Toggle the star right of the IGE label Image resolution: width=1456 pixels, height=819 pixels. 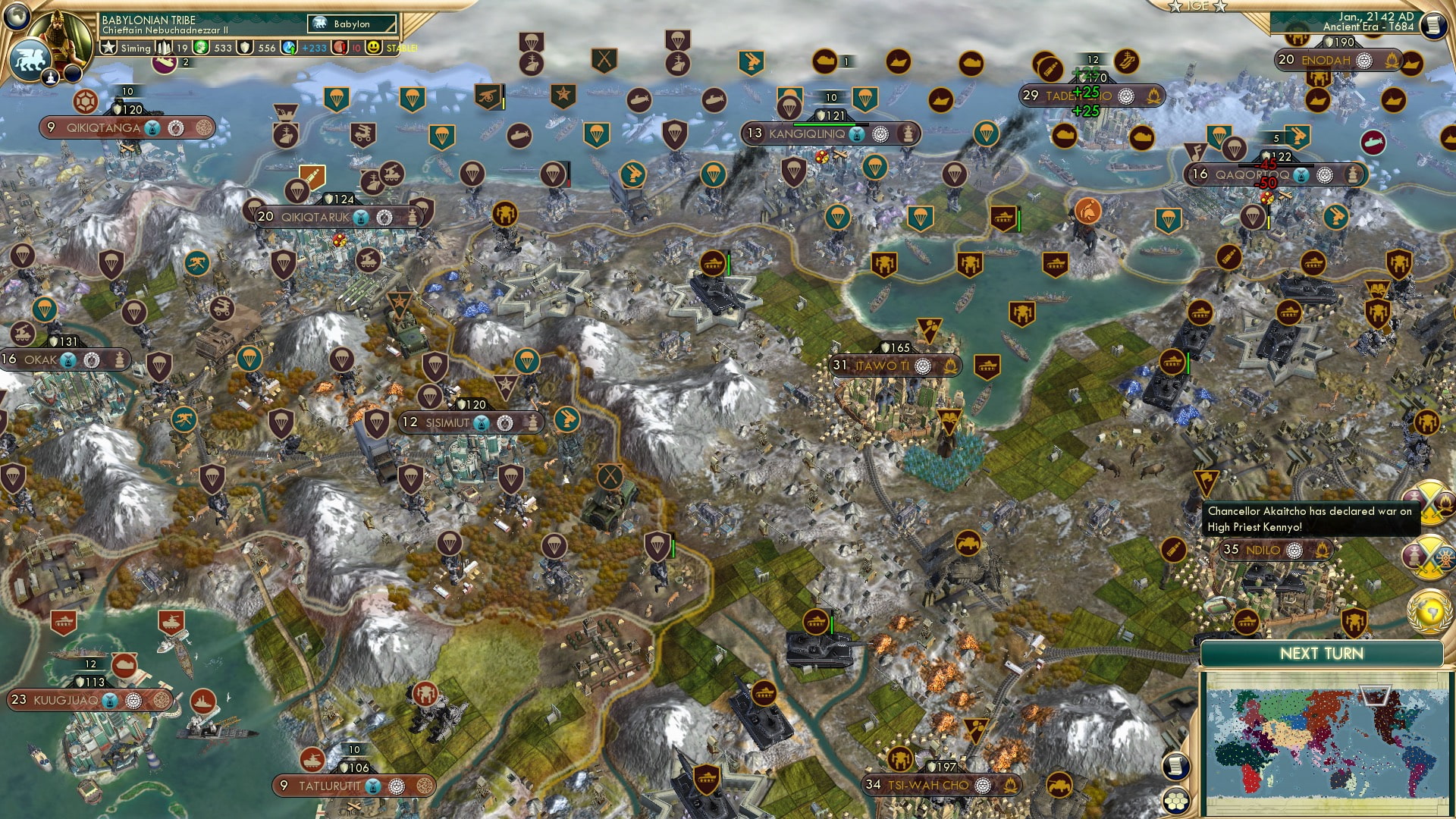pyautogui.click(x=1220, y=7)
